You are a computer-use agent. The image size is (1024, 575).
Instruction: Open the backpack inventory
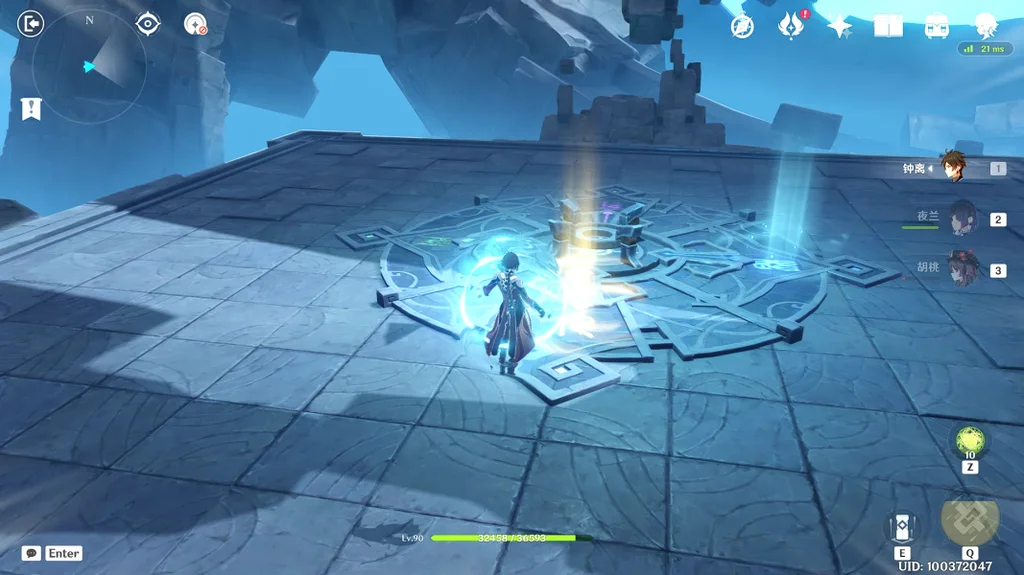point(937,27)
